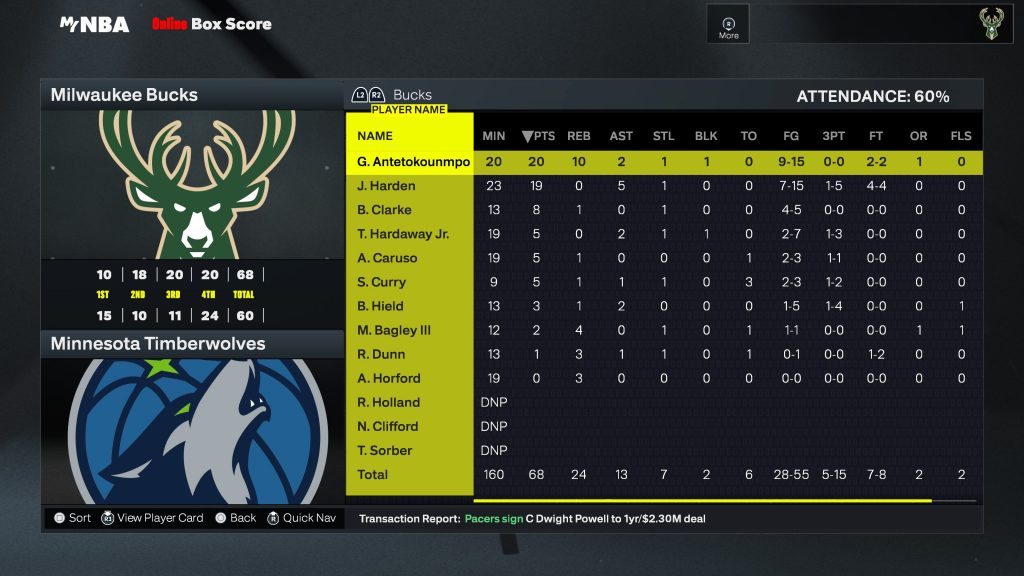Viewport: 1024px width, 576px height.
Task: Sort by the MIN column header
Action: pyautogui.click(x=494, y=136)
